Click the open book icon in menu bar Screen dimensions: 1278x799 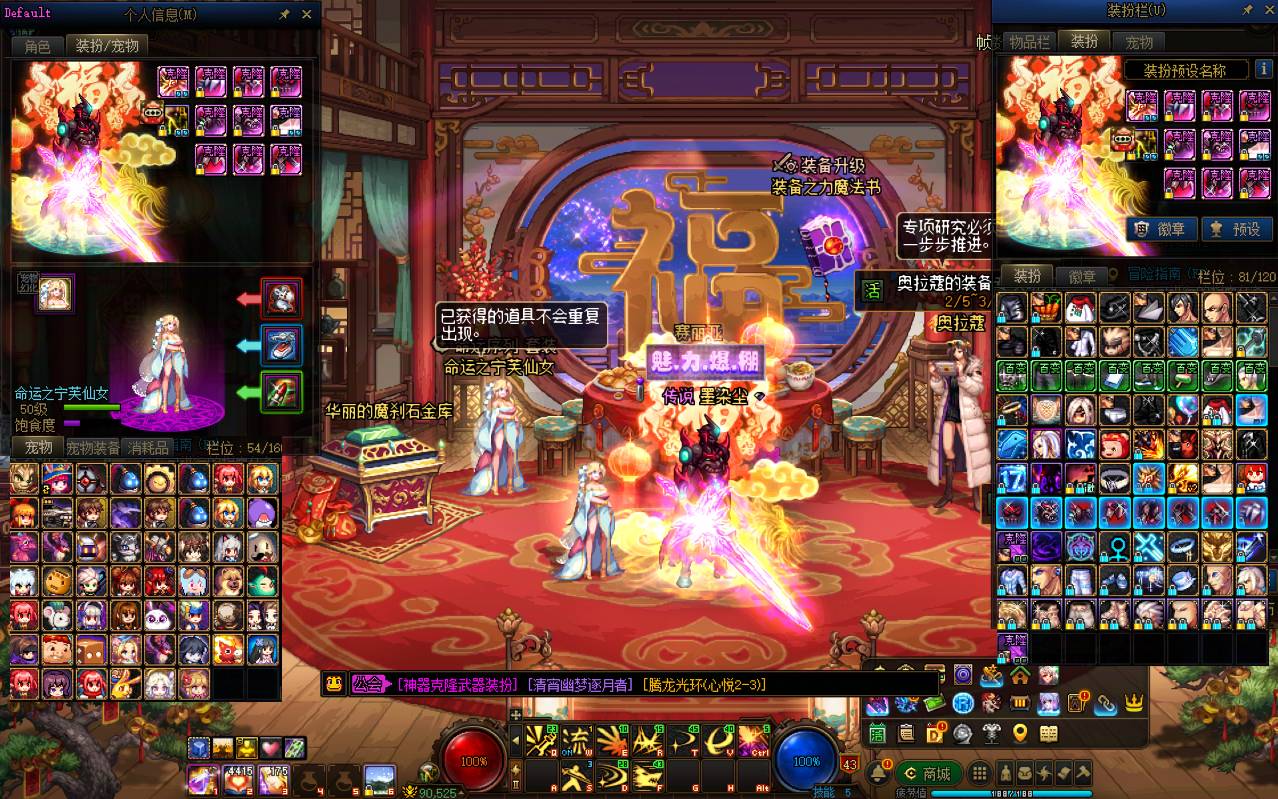pos(1048,735)
